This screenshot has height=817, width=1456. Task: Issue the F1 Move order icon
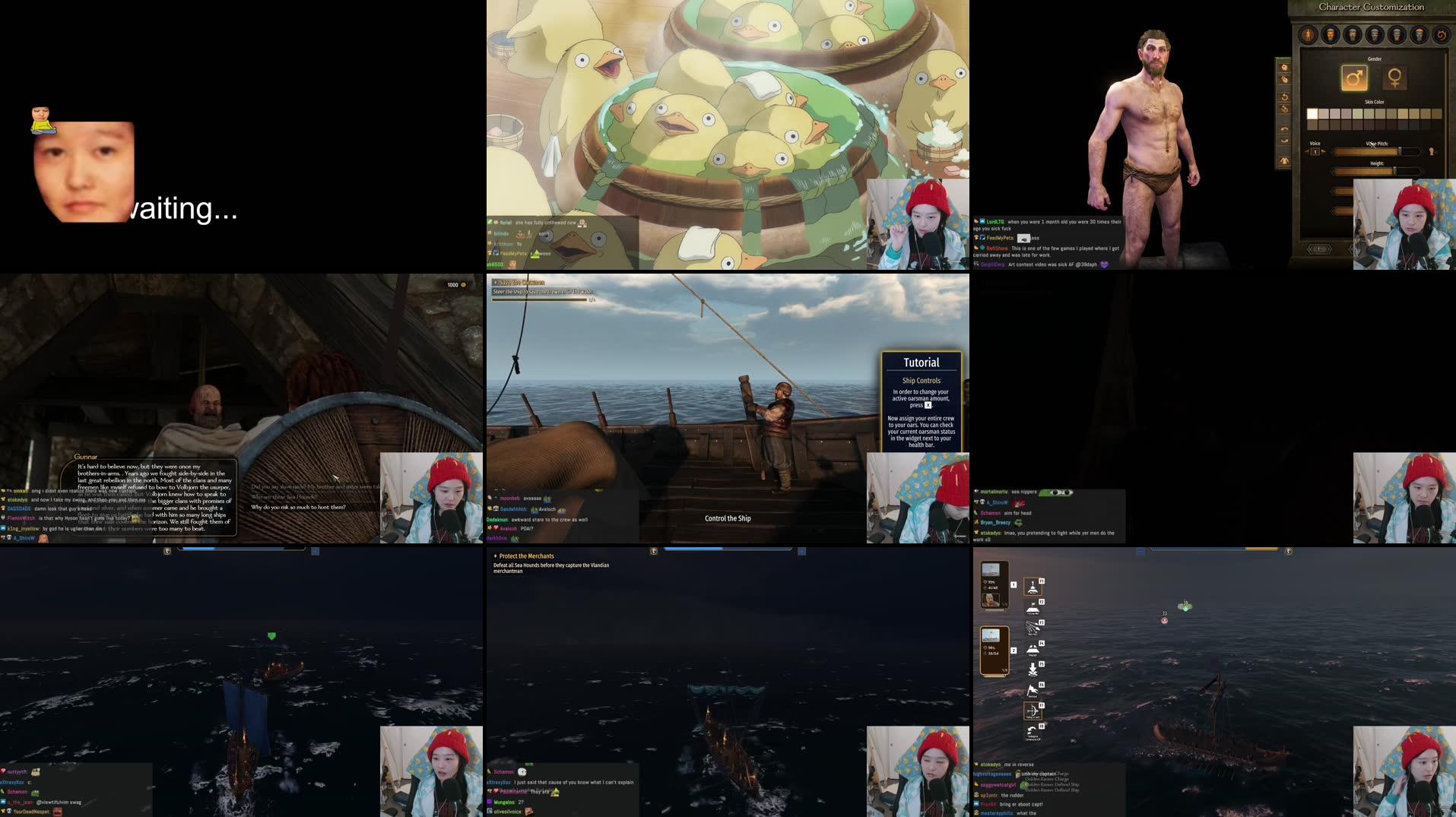[x=1033, y=587]
